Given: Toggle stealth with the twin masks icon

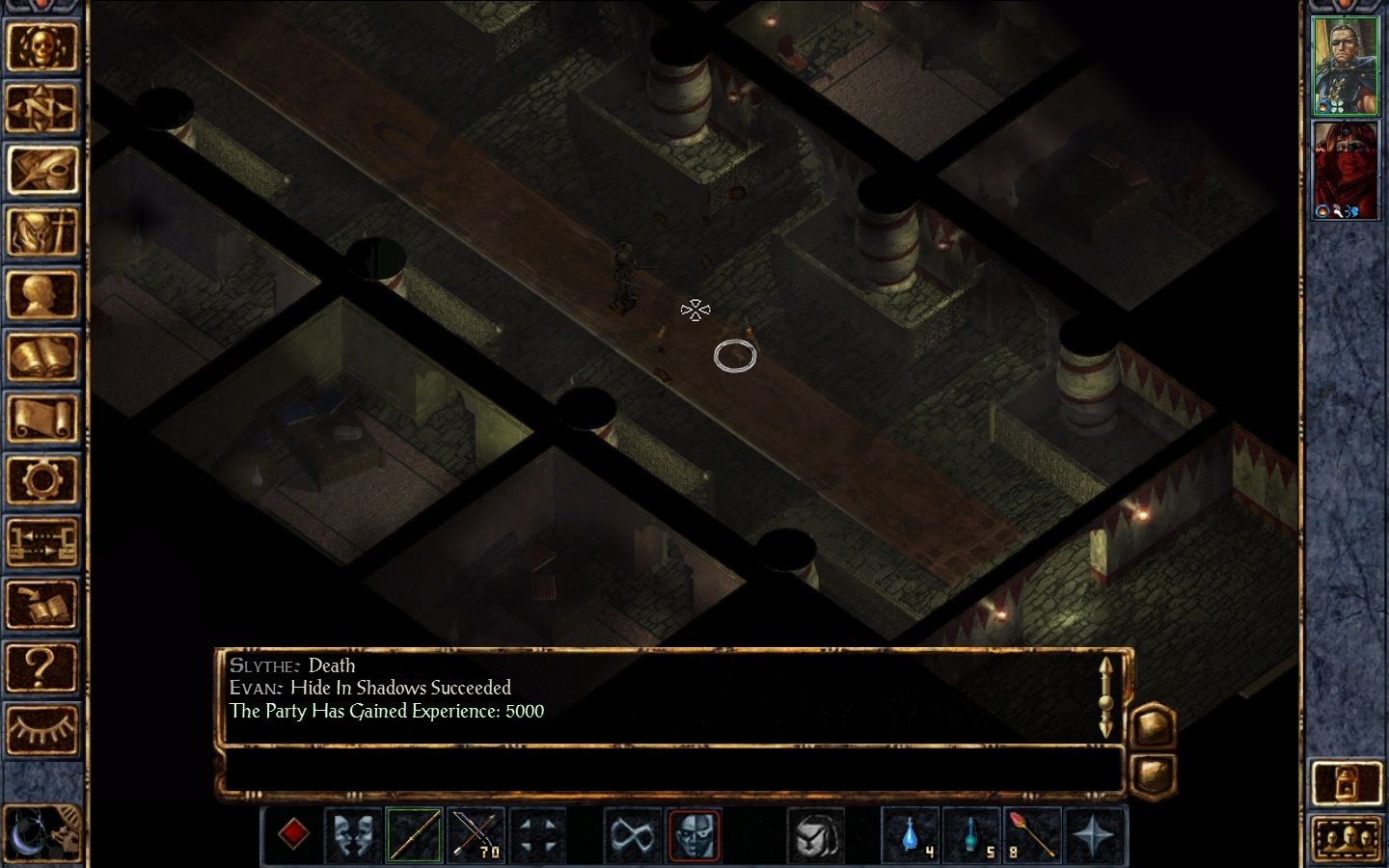Looking at the screenshot, I should click(353, 834).
